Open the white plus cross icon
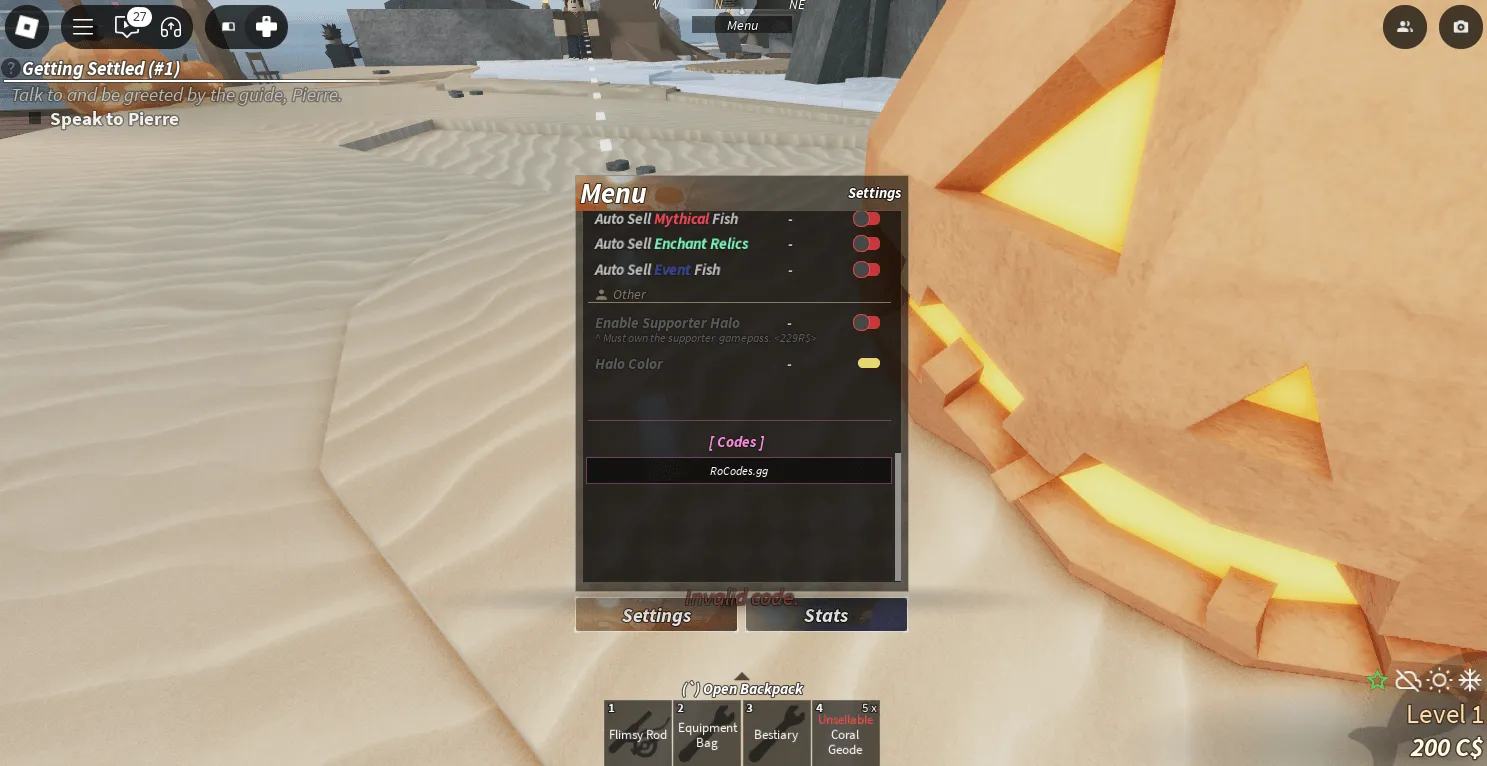This screenshot has height=766, width=1487. tap(266, 27)
